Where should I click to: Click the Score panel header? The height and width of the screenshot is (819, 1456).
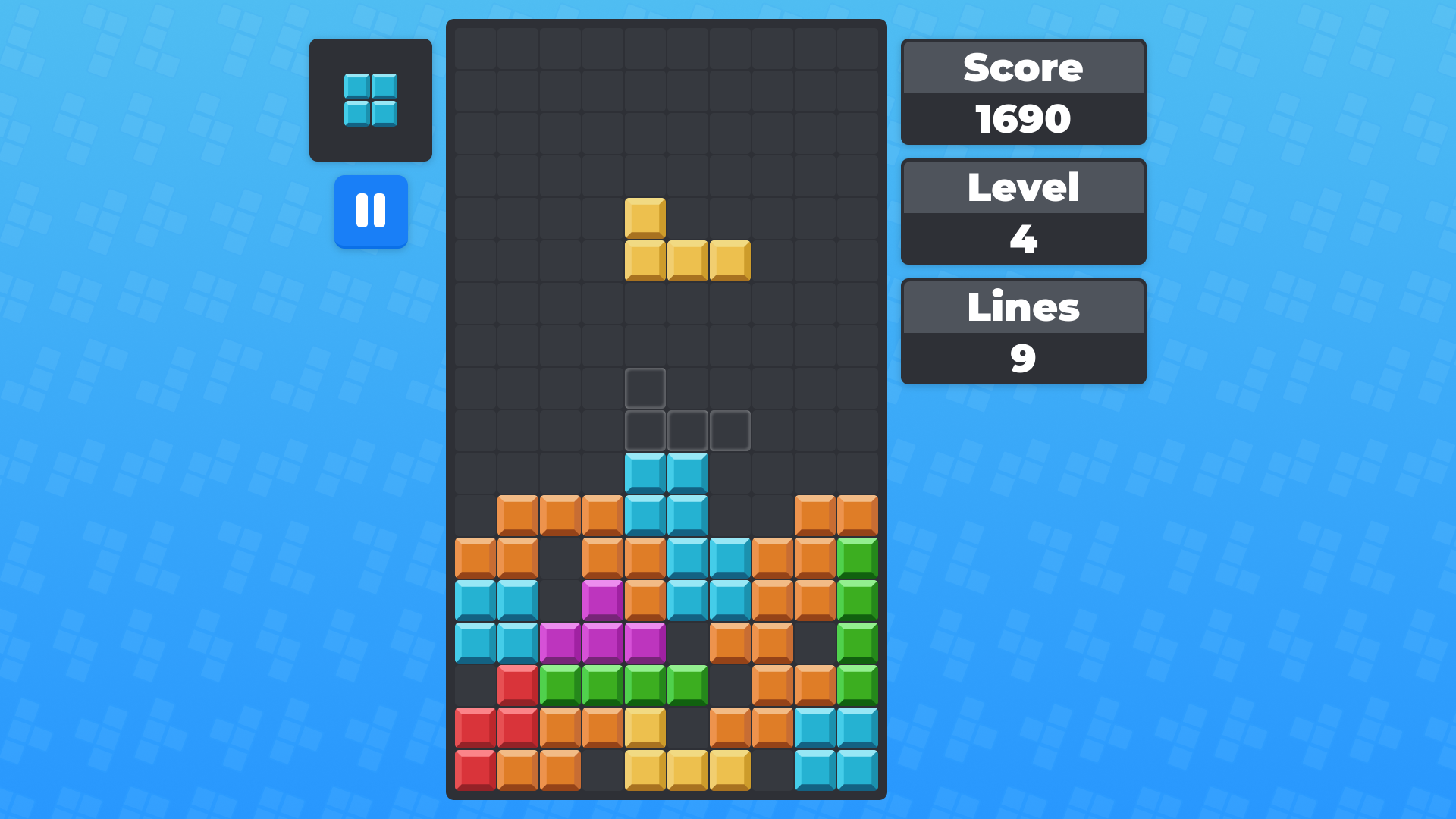[x=1022, y=67]
